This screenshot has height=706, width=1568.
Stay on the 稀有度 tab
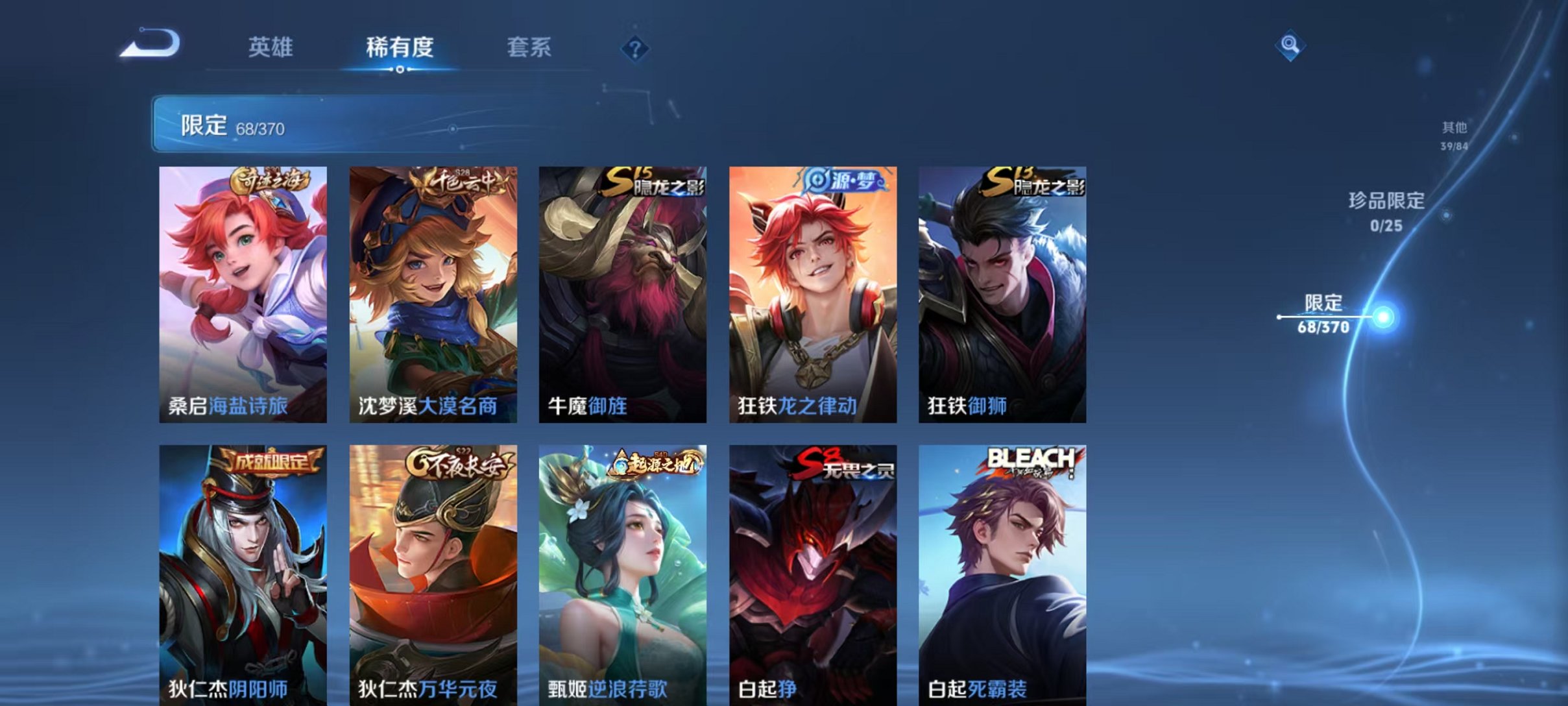pyautogui.click(x=400, y=46)
